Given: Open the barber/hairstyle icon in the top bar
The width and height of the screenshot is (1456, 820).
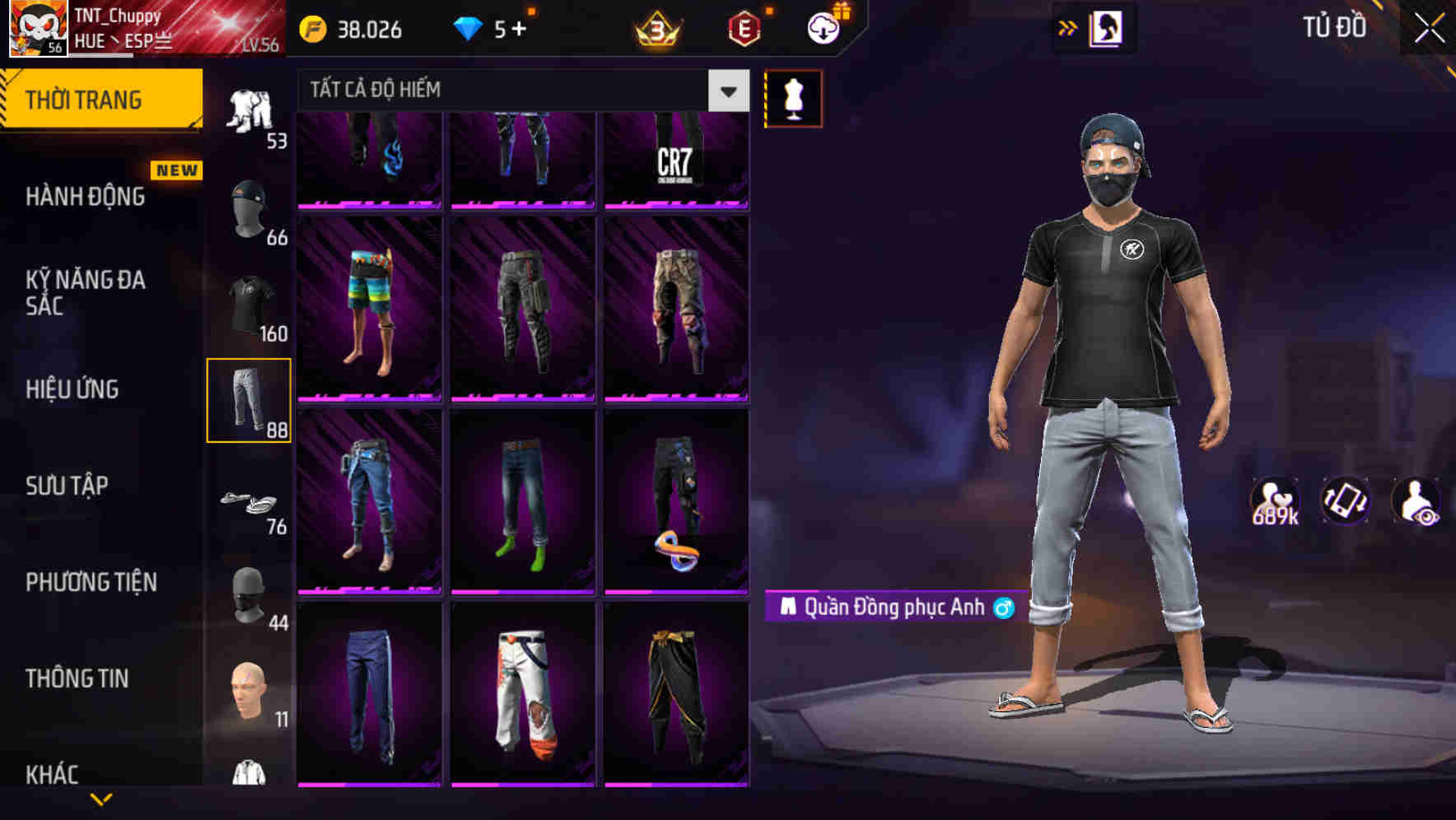Looking at the screenshot, I should pos(1107,27).
